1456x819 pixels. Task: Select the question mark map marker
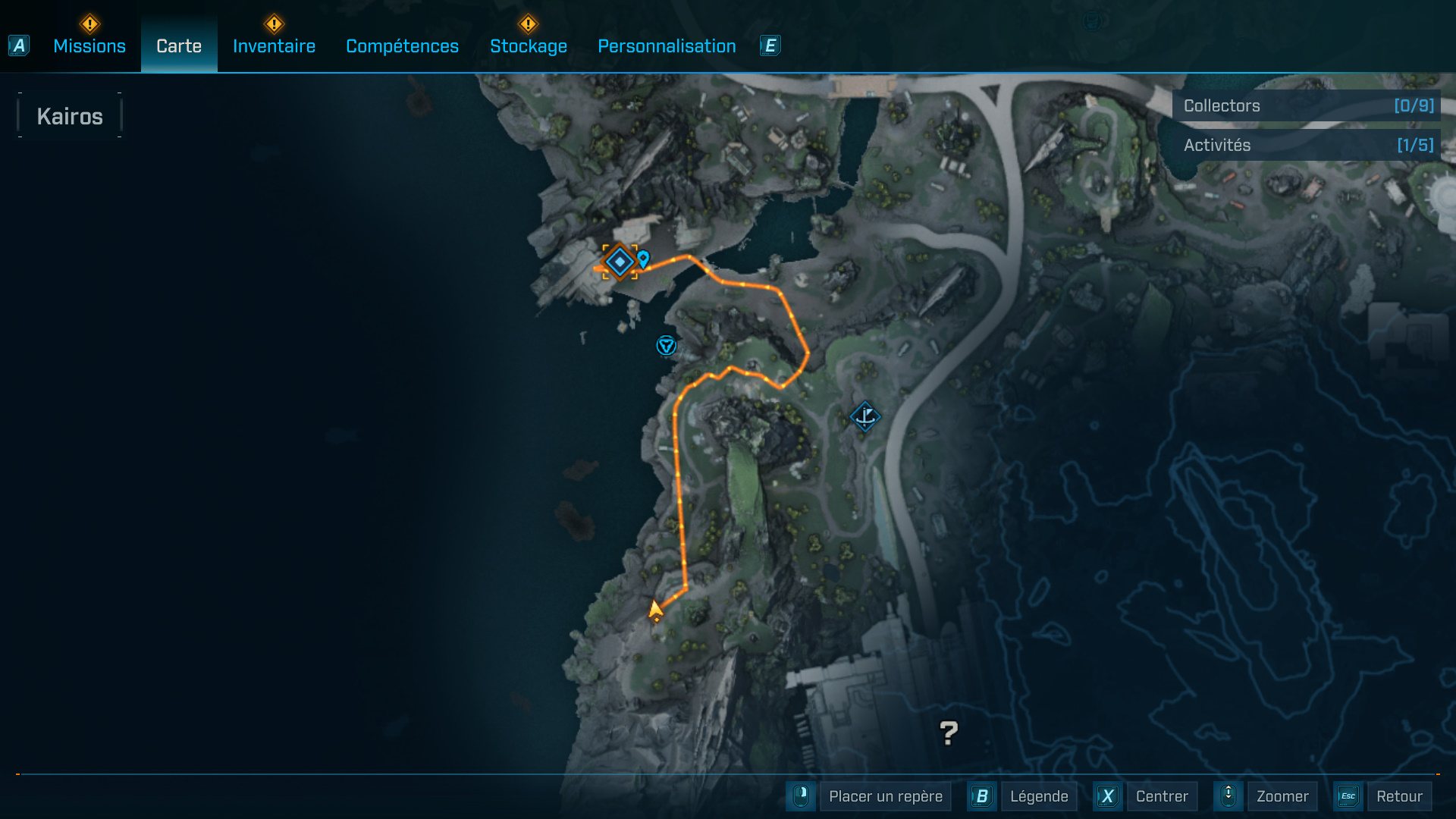949,733
